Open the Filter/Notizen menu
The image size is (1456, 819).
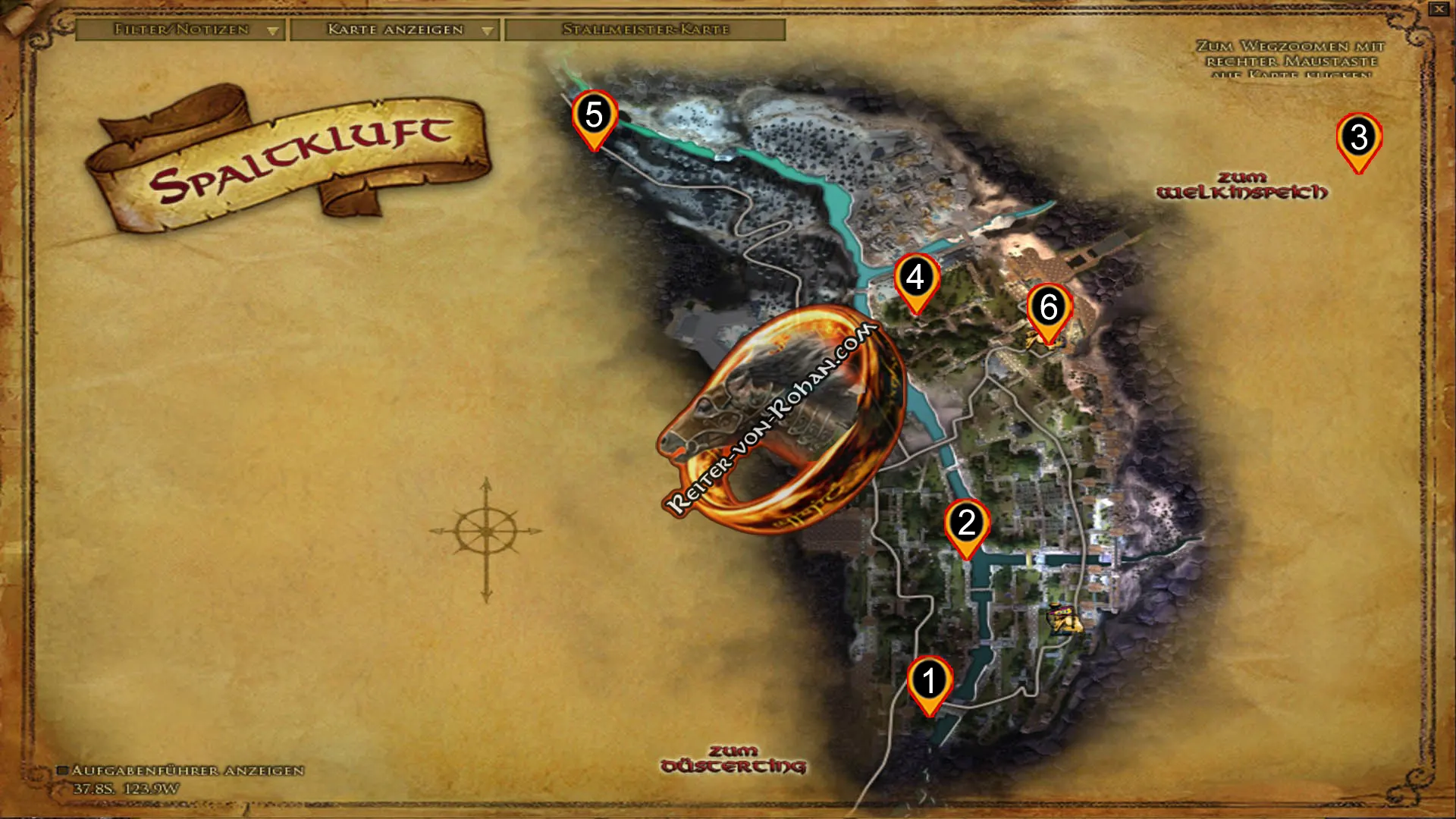click(x=180, y=31)
